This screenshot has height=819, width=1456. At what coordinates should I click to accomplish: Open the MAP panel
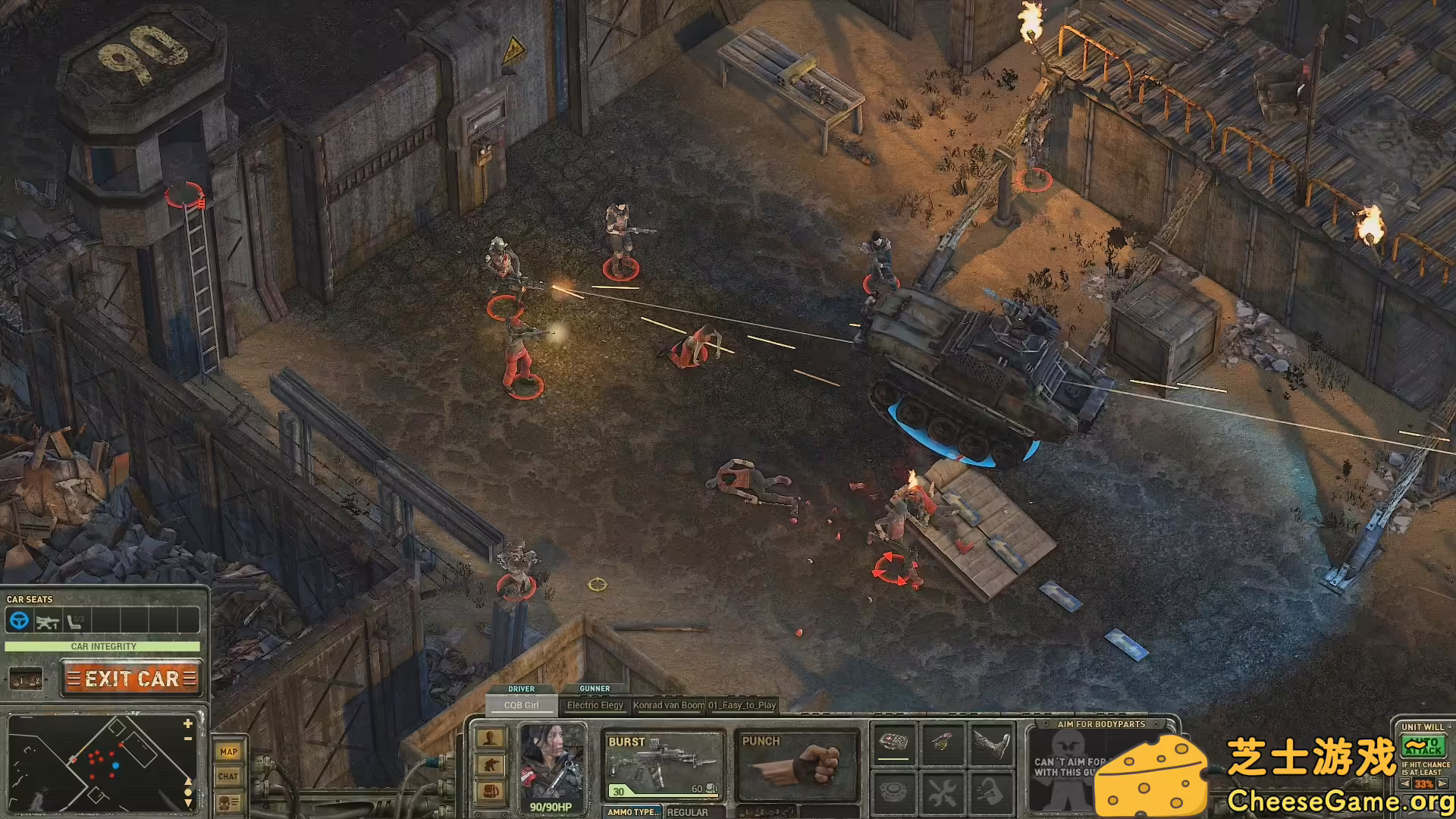(228, 752)
